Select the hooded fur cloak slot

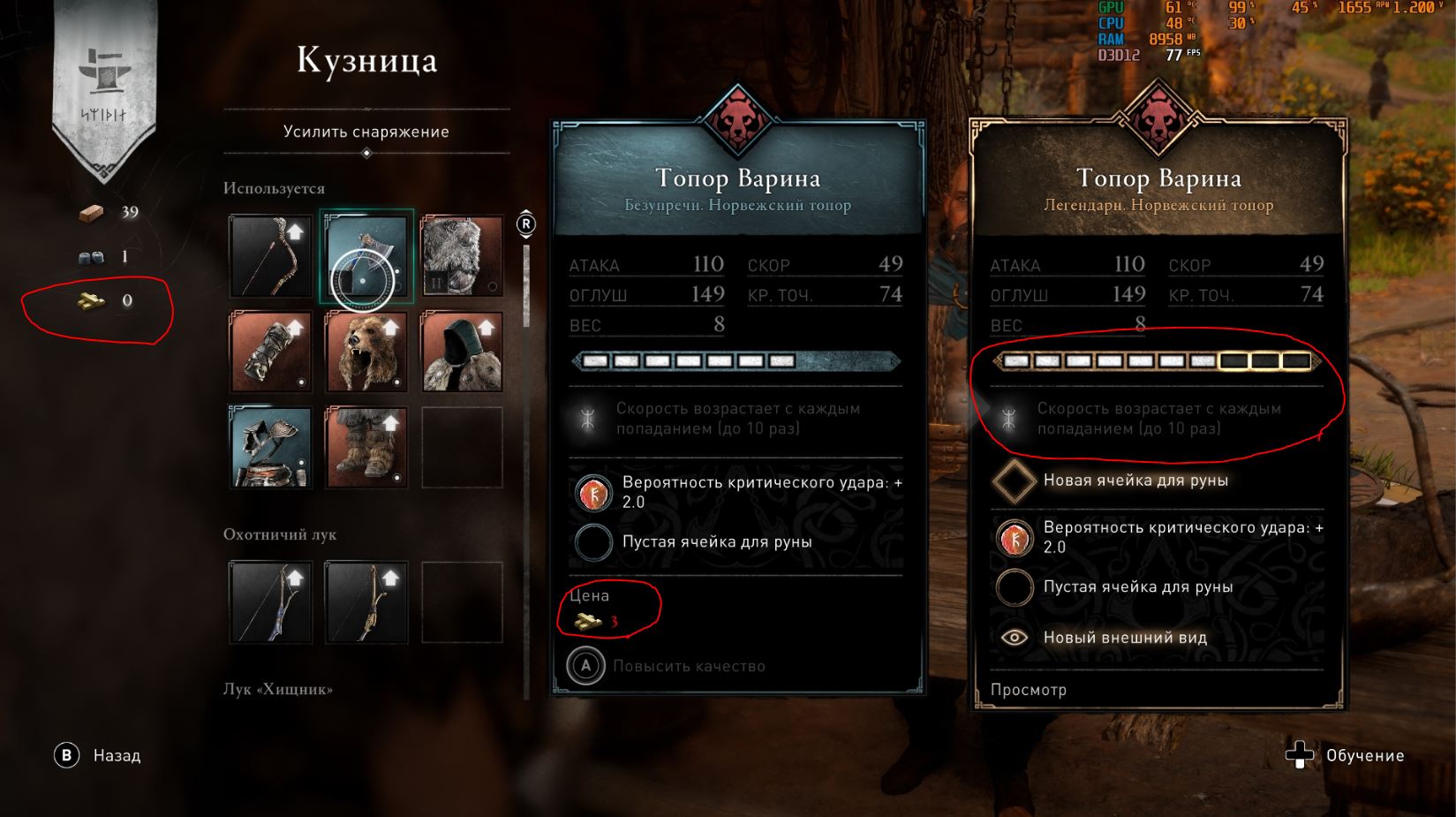coord(462,352)
